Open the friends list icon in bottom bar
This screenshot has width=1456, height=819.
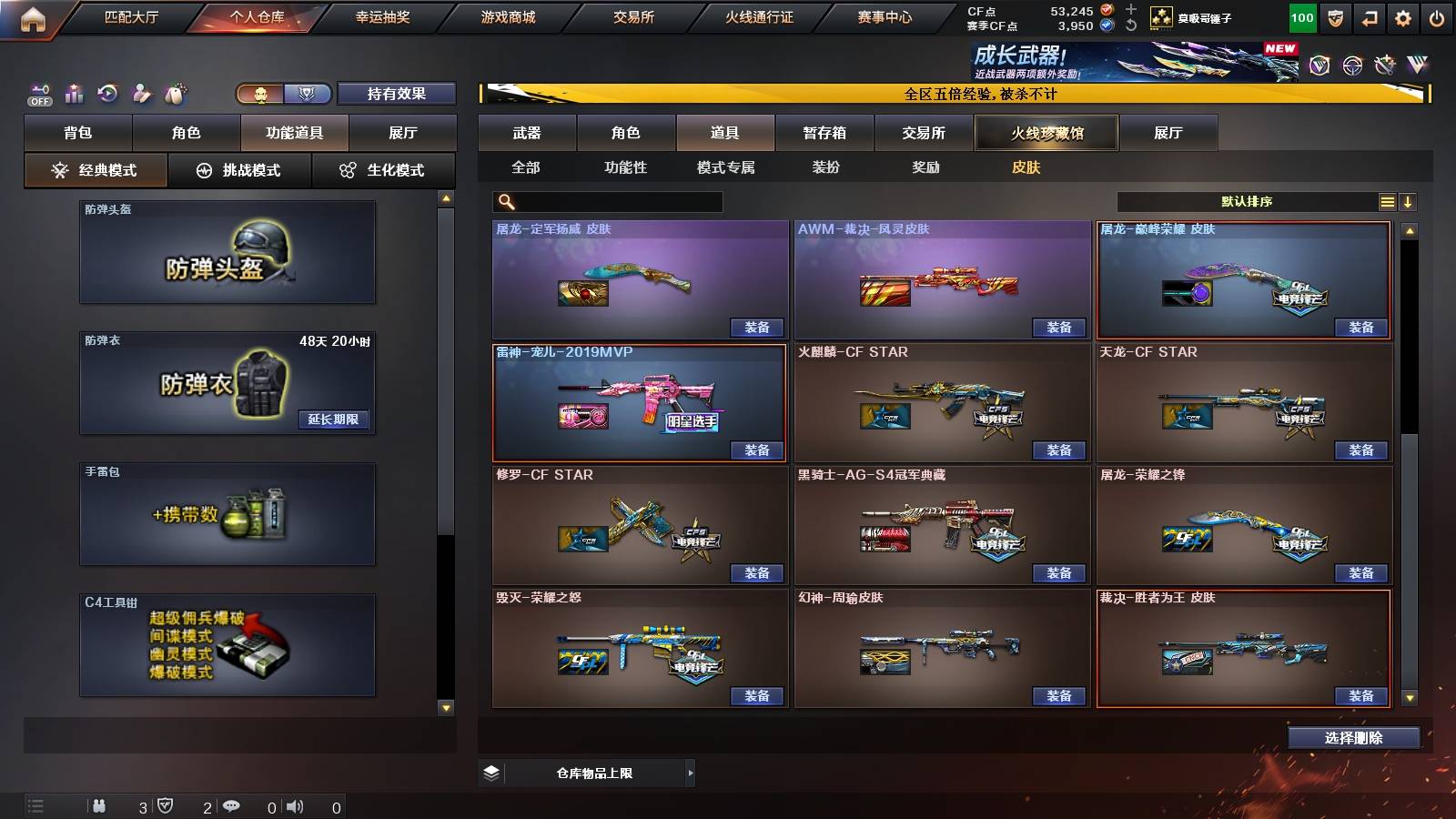click(100, 804)
